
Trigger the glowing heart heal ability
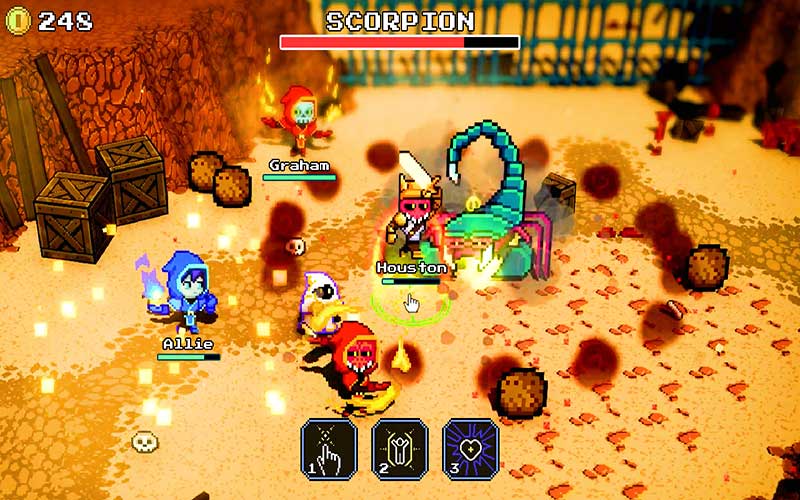(x=471, y=448)
